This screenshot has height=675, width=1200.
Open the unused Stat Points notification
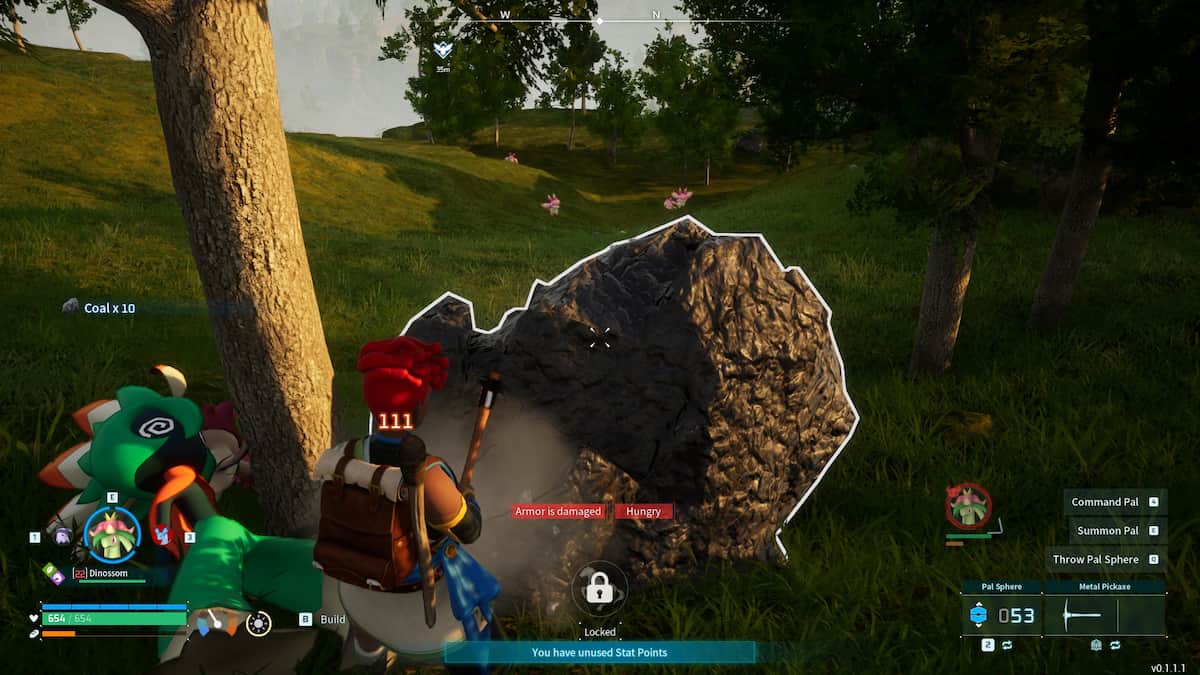point(599,653)
